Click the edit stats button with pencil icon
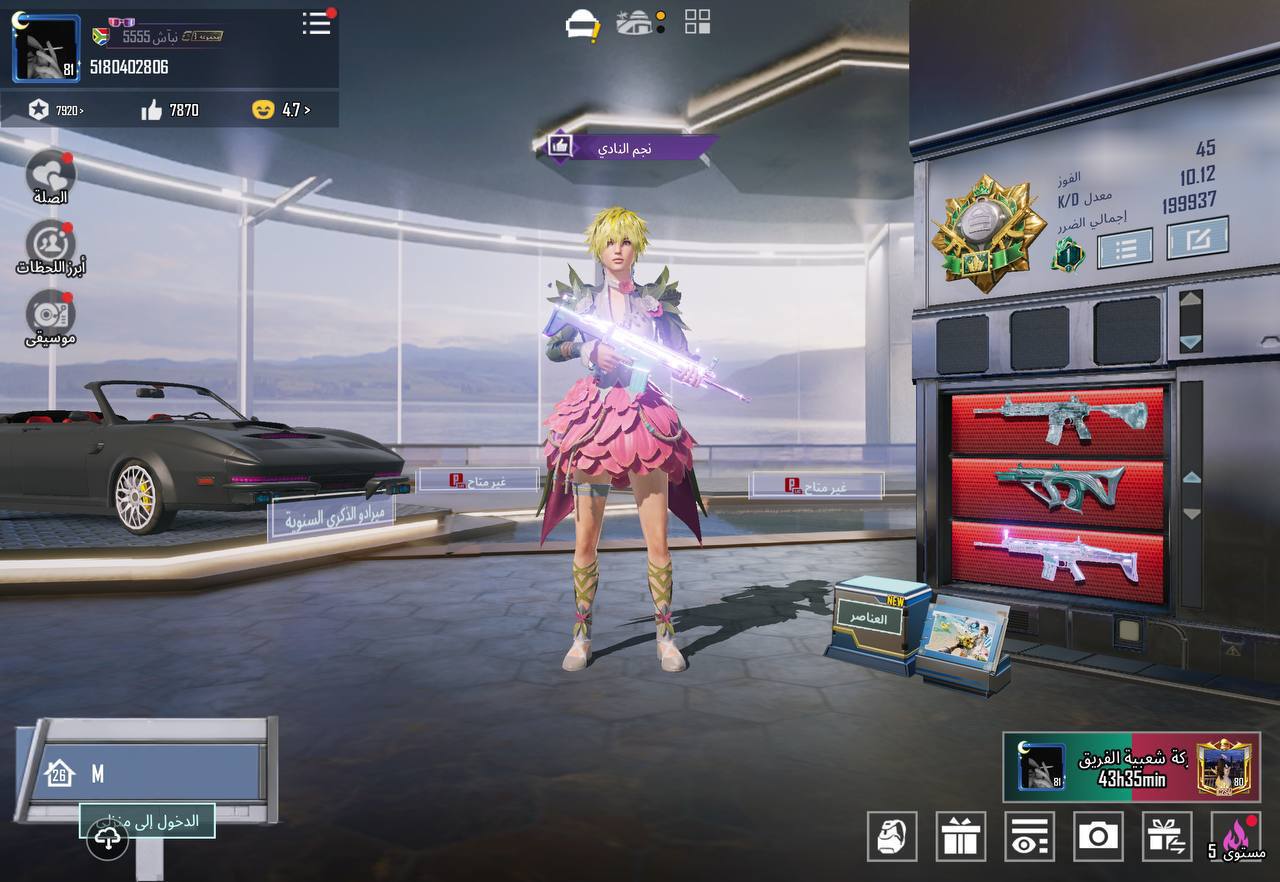 click(x=1196, y=238)
